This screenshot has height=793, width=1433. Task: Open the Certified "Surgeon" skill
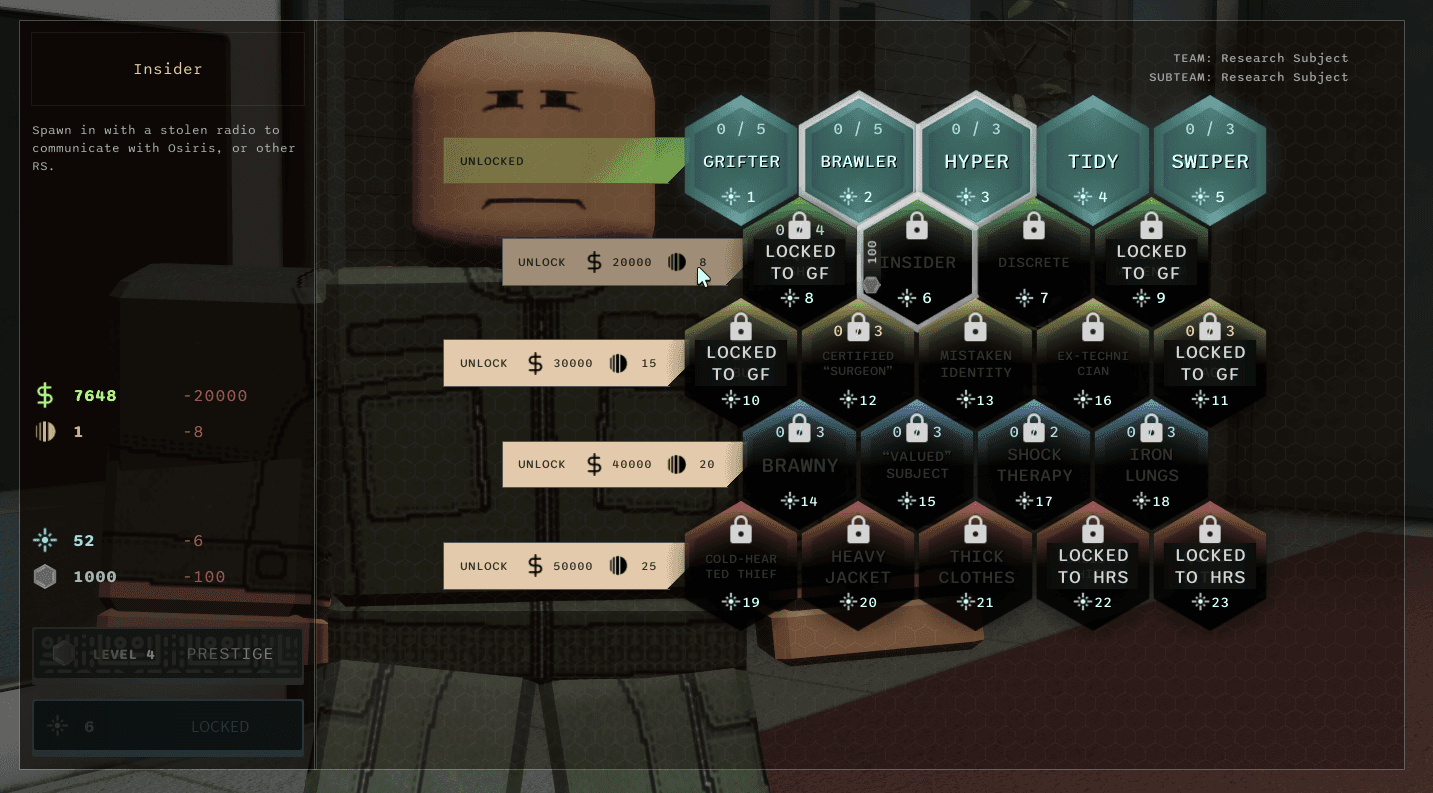858,363
